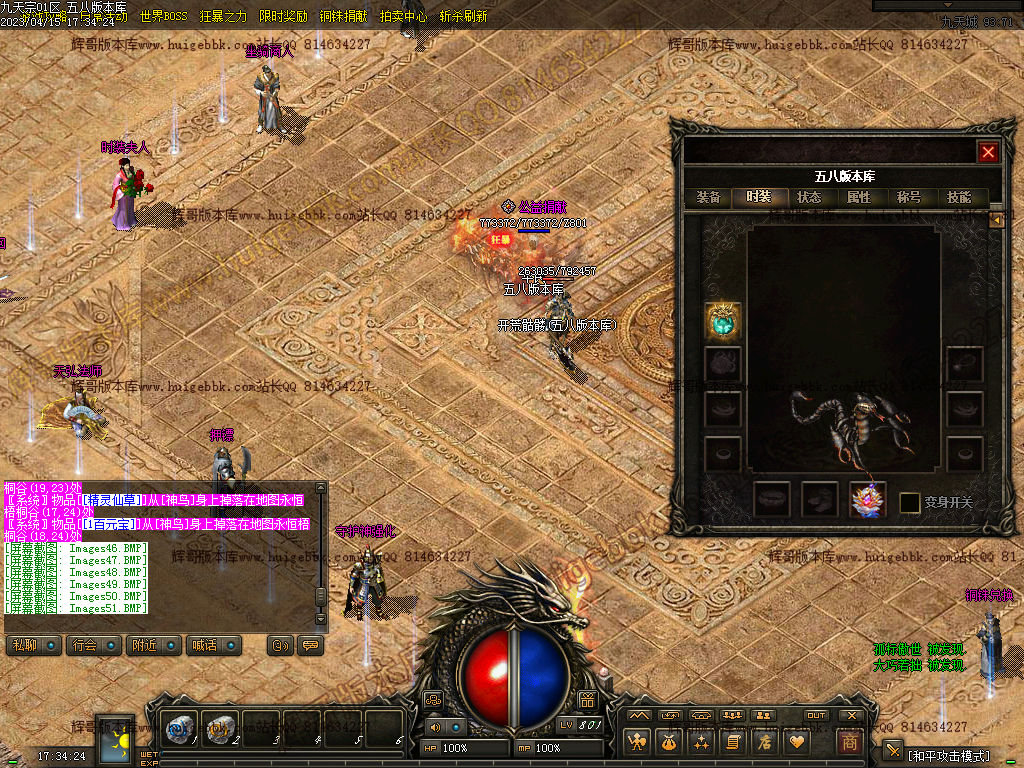Open the 世界BOSS menu

pyautogui.click(x=163, y=17)
